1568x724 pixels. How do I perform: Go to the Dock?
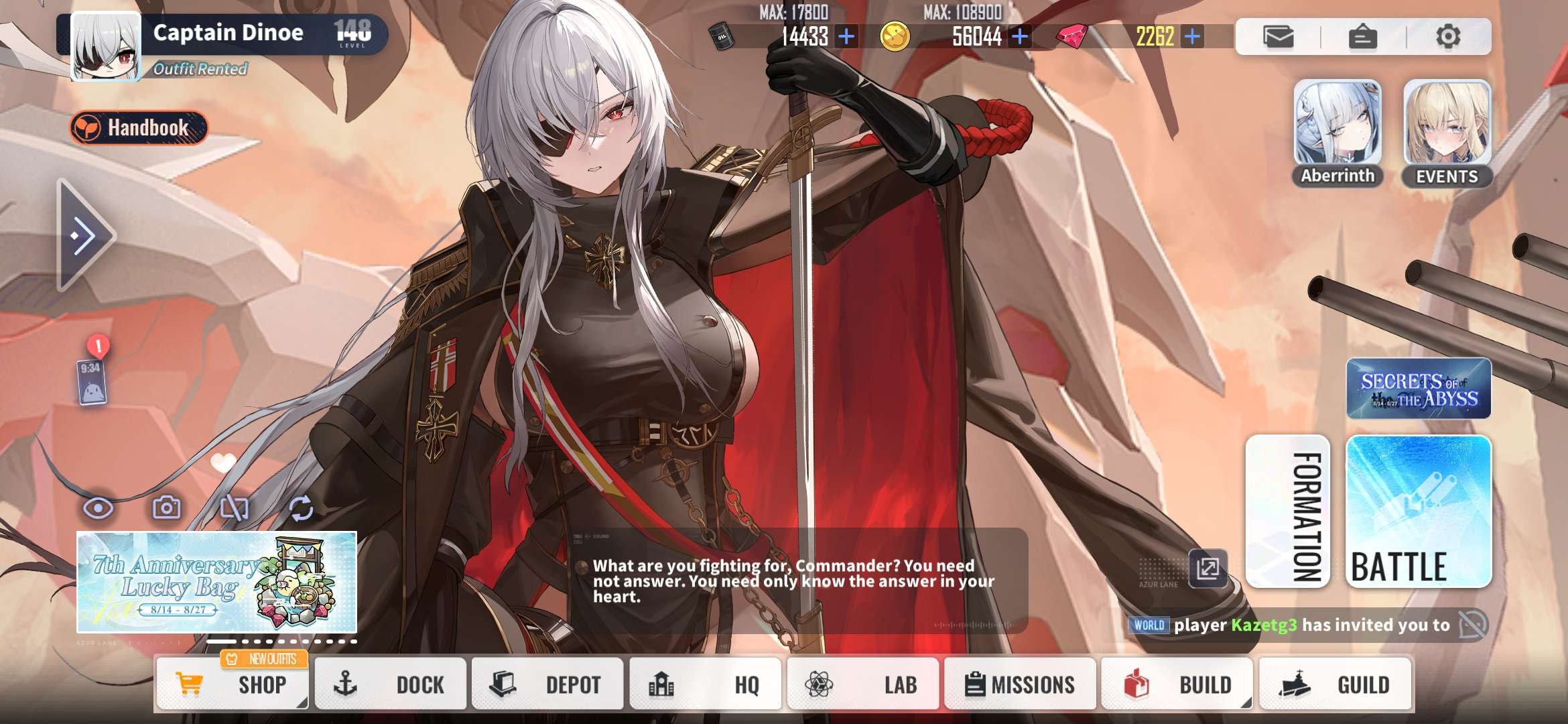(390, 684)
